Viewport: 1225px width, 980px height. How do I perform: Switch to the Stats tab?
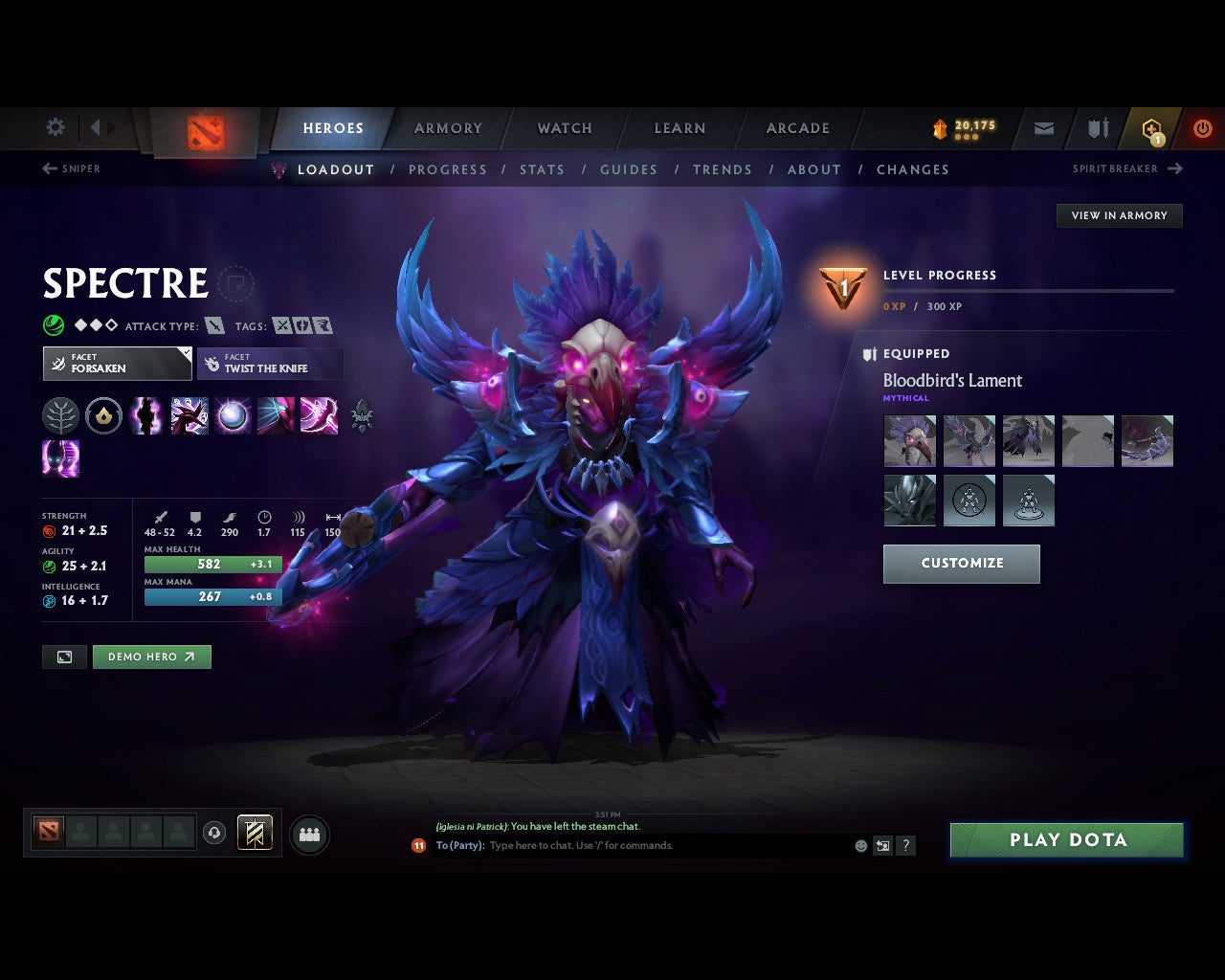[x=542, y=169]
